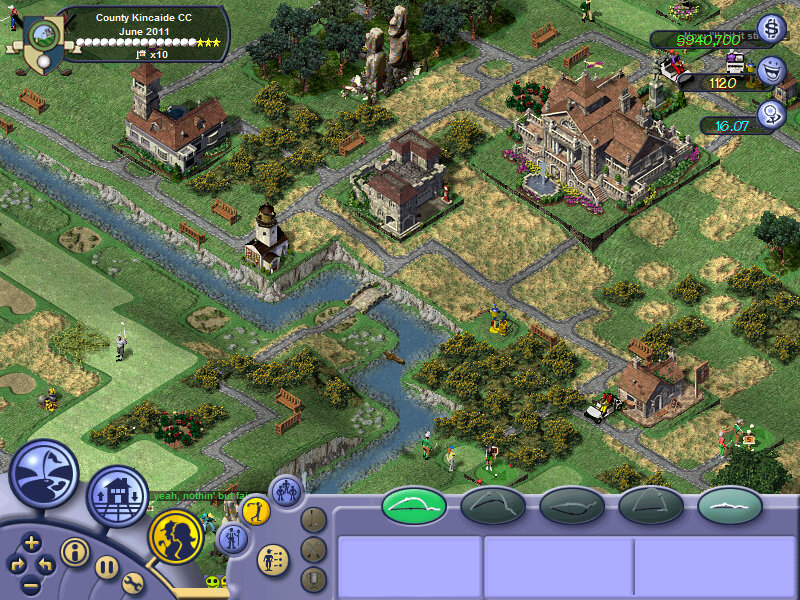The height and width of the screenshot is (600, 800).
Task: Open the group of three people button
Action: click(x=285, y=491)
